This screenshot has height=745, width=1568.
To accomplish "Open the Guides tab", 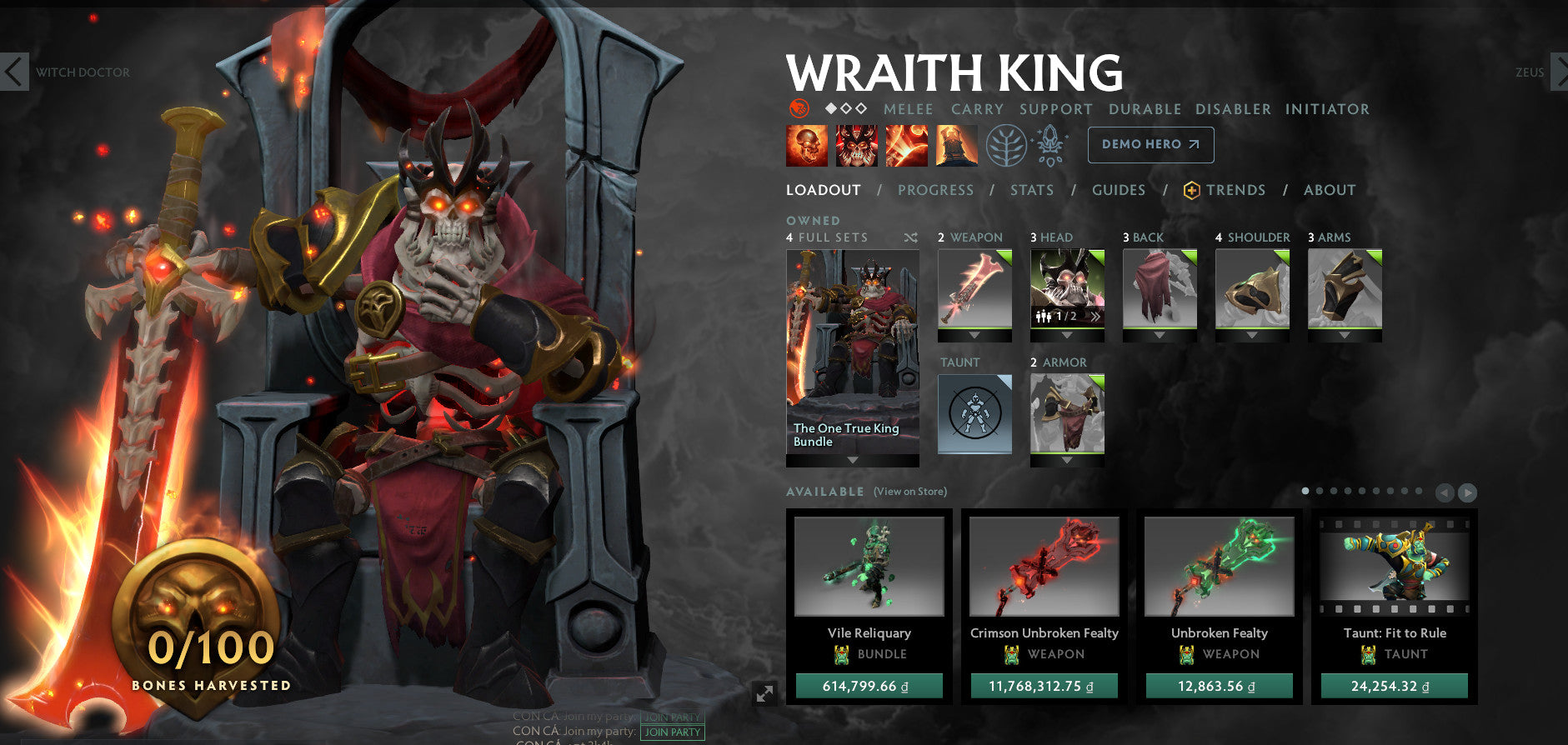I will coord(1118,190).
